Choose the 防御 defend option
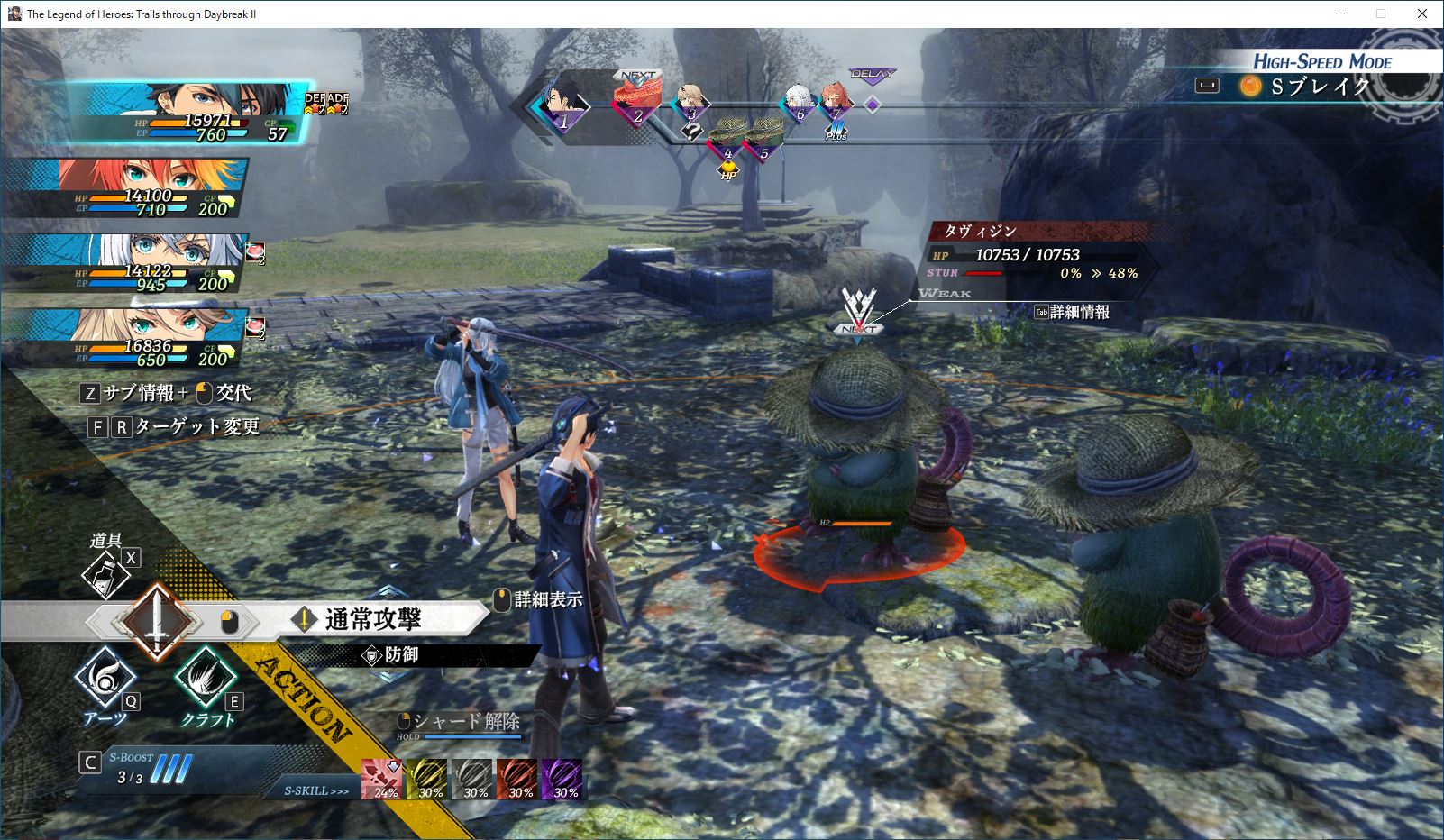 point(401,655)
